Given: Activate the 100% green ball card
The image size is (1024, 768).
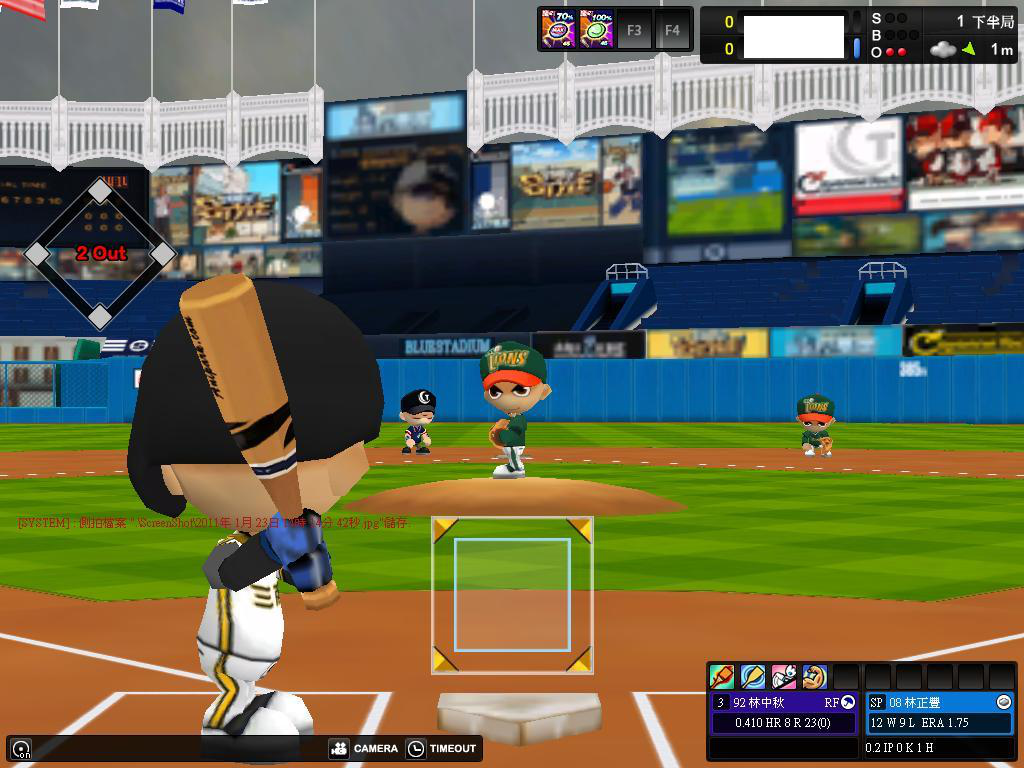Looking at the screenshot, I should (596, 30).
